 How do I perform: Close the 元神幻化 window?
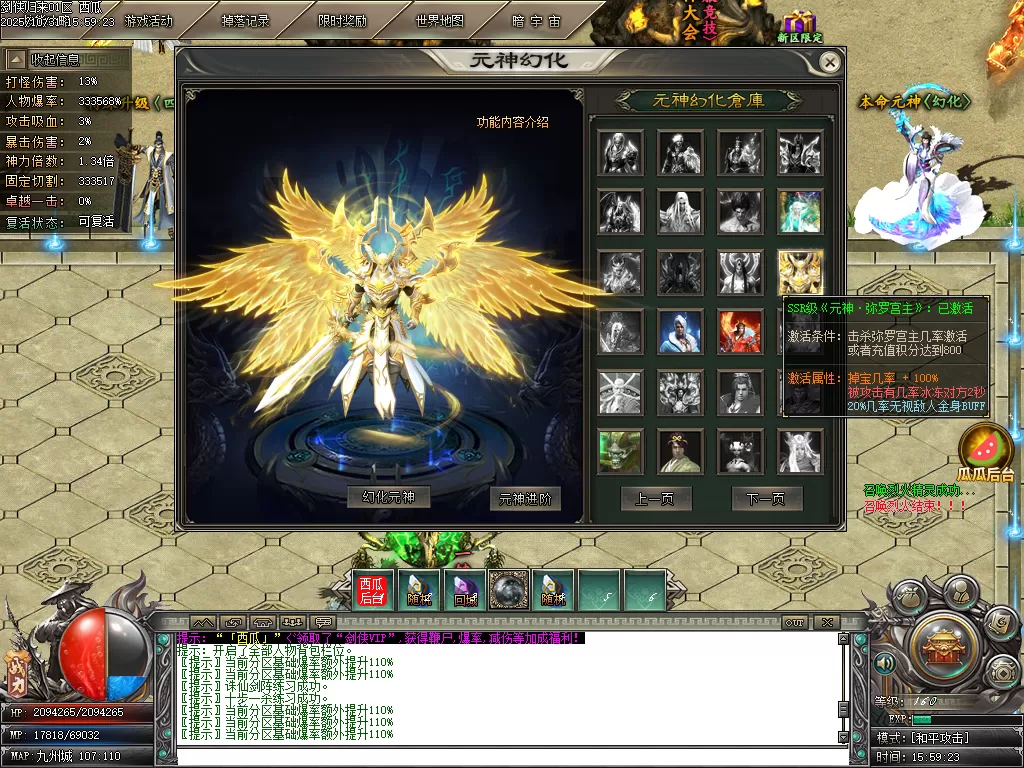pyautogui.click(x=829, y=62)
